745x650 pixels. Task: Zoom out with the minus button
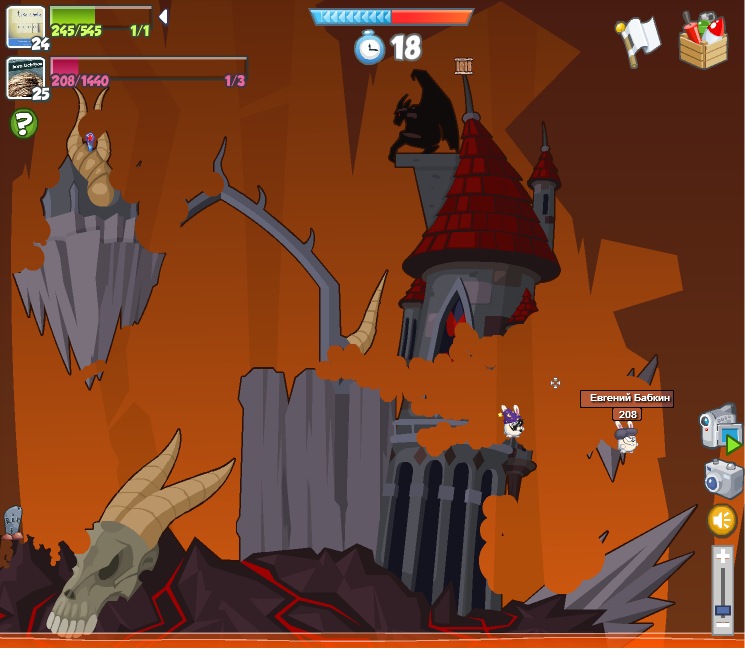(722, 625)
